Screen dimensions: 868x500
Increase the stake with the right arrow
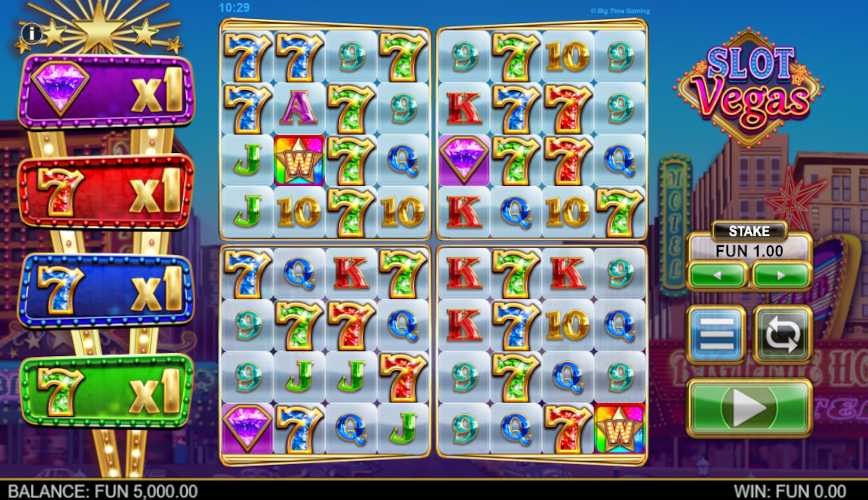tap(781, 274)
